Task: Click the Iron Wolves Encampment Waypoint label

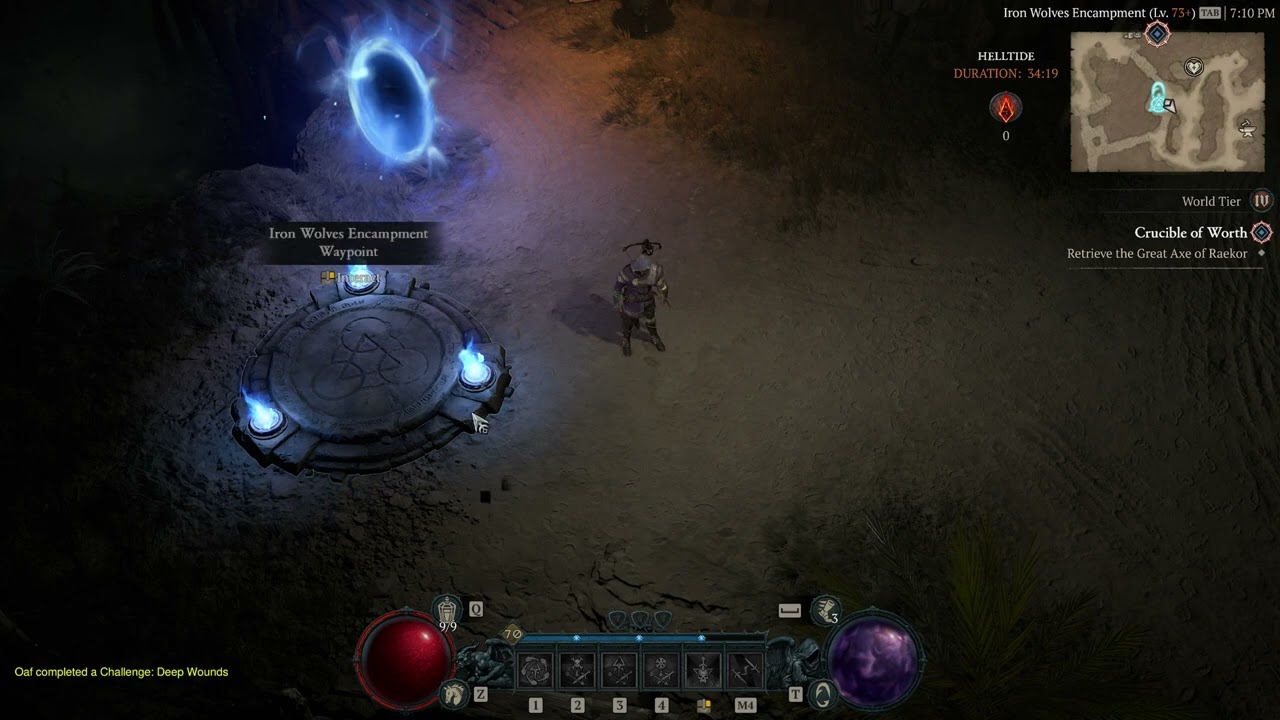Action: 348,242
